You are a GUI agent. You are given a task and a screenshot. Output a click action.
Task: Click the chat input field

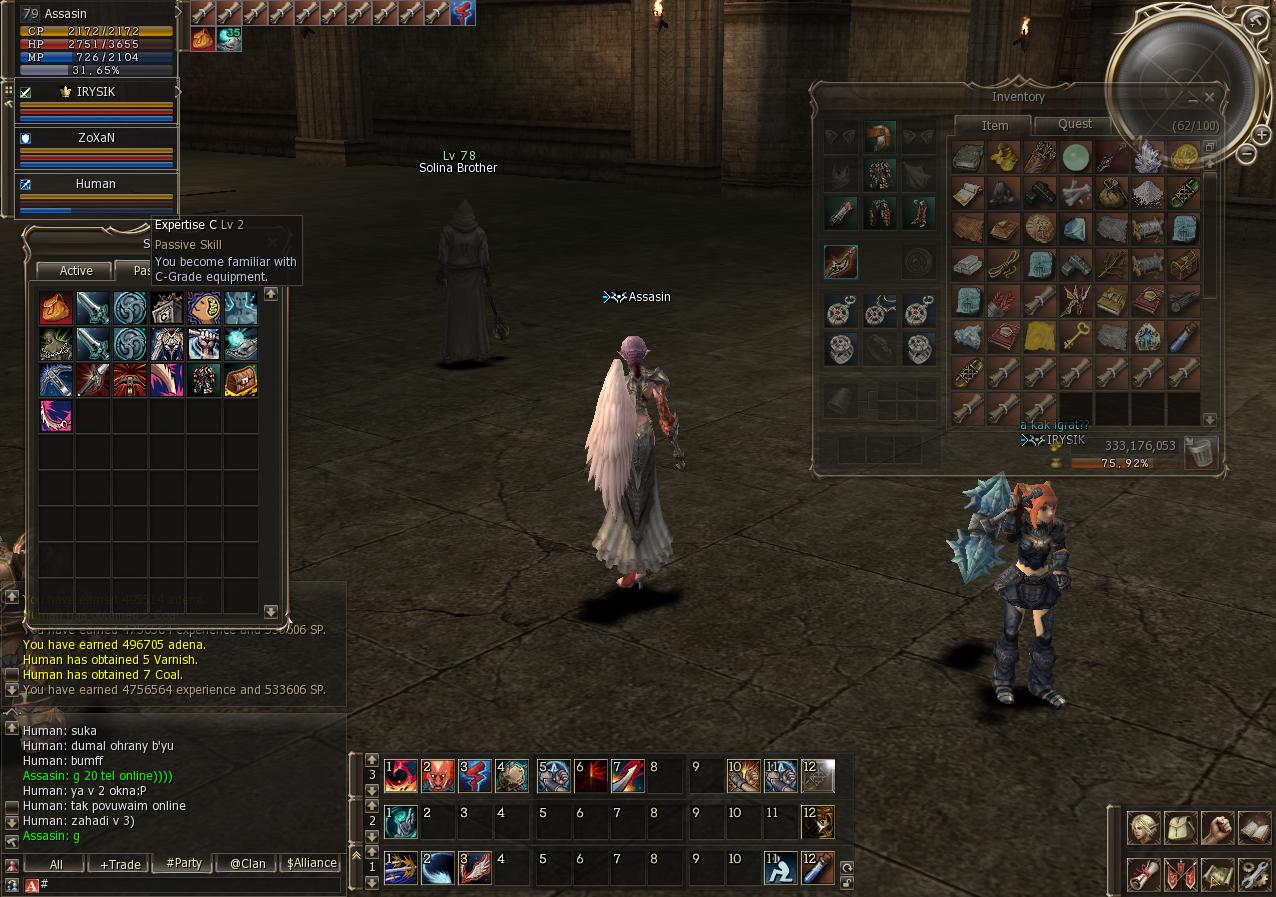click(190, 884)
